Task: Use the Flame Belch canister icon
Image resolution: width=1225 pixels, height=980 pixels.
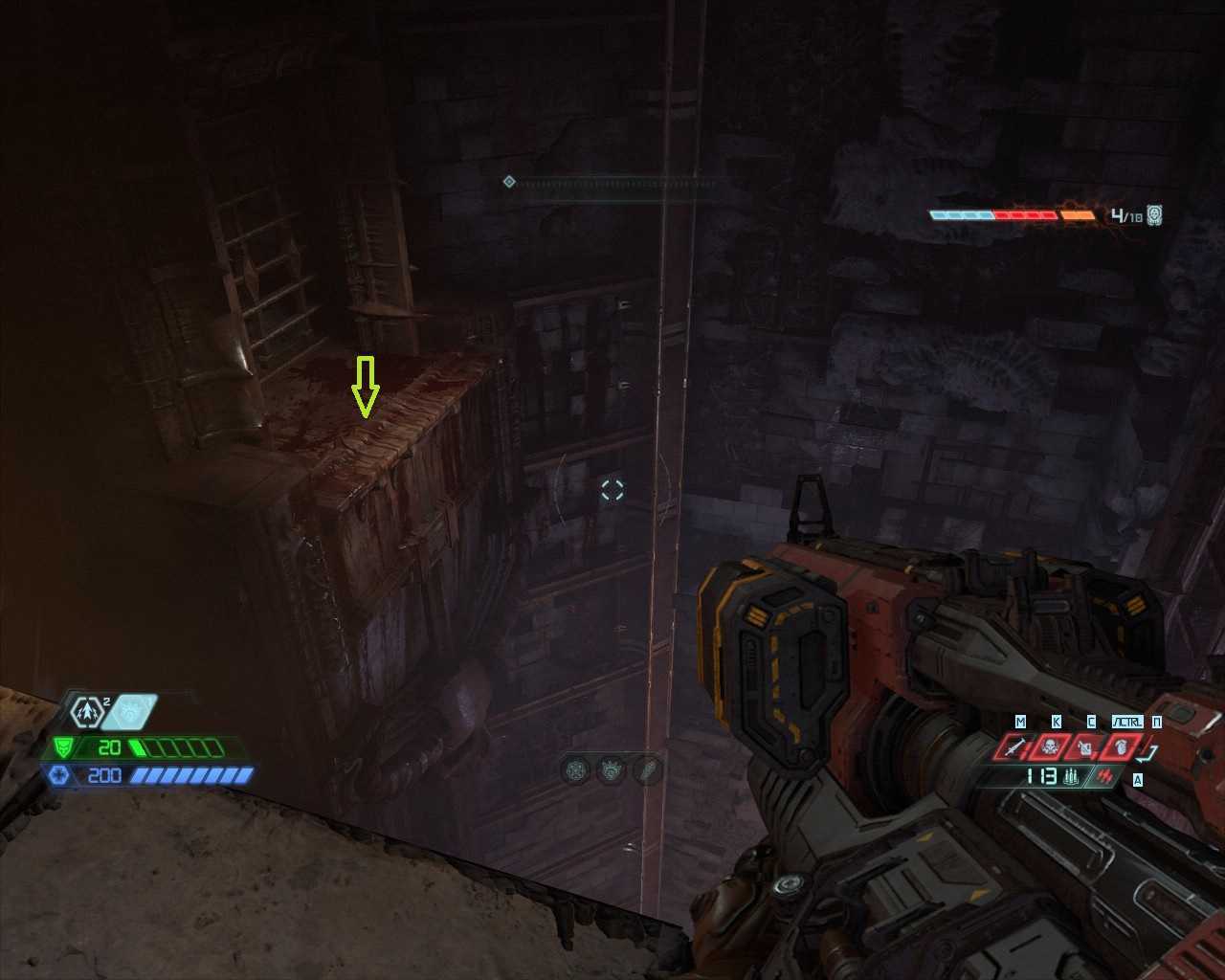Action: point(1085,747)
